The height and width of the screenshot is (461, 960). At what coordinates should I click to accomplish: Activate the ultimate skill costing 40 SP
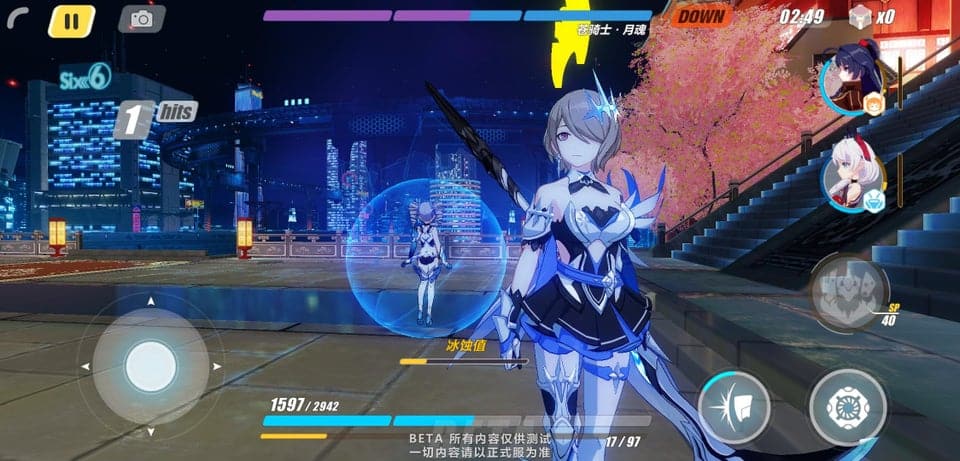(848, 292)
